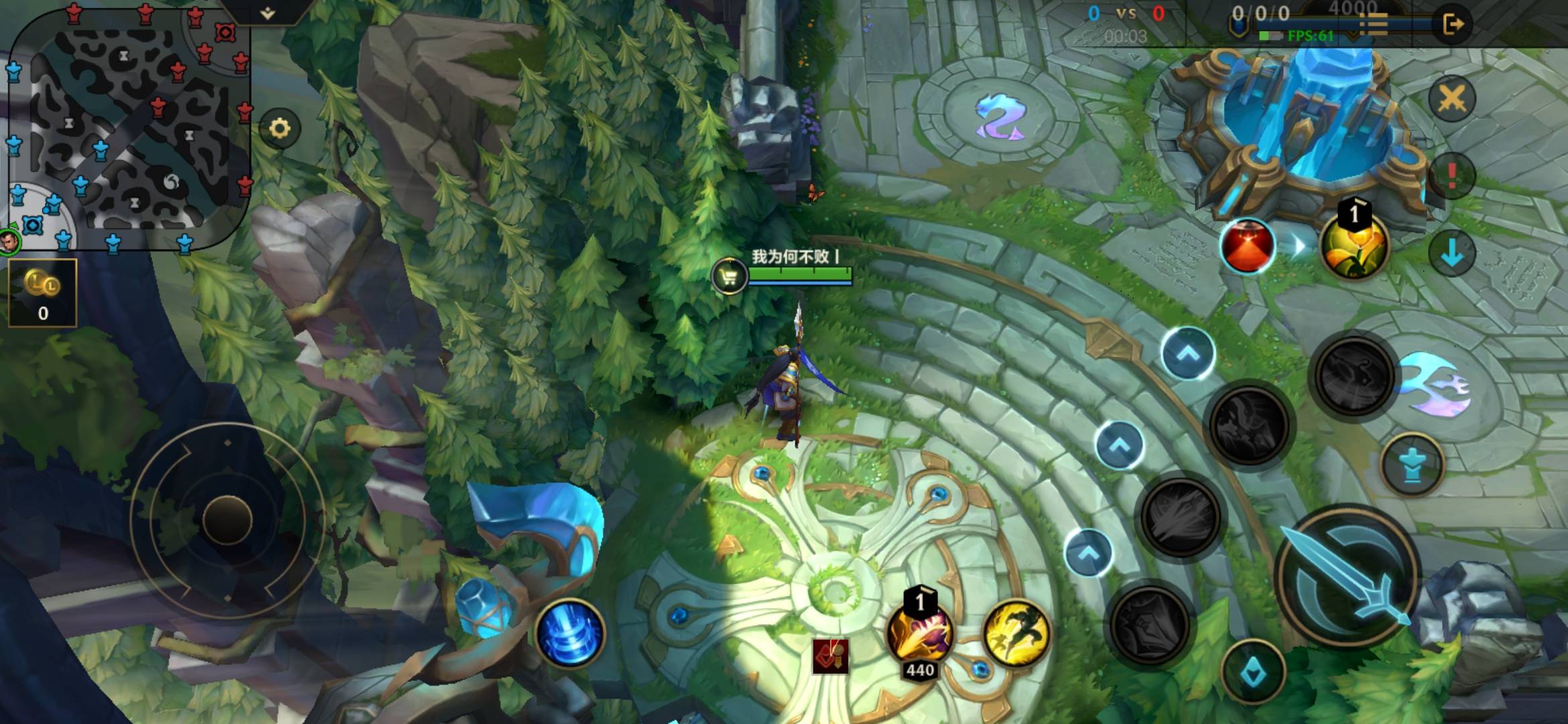Select the yellow flower item with badge 1
Screen dimensions: 1568x724
click(x=1354, y=245)
